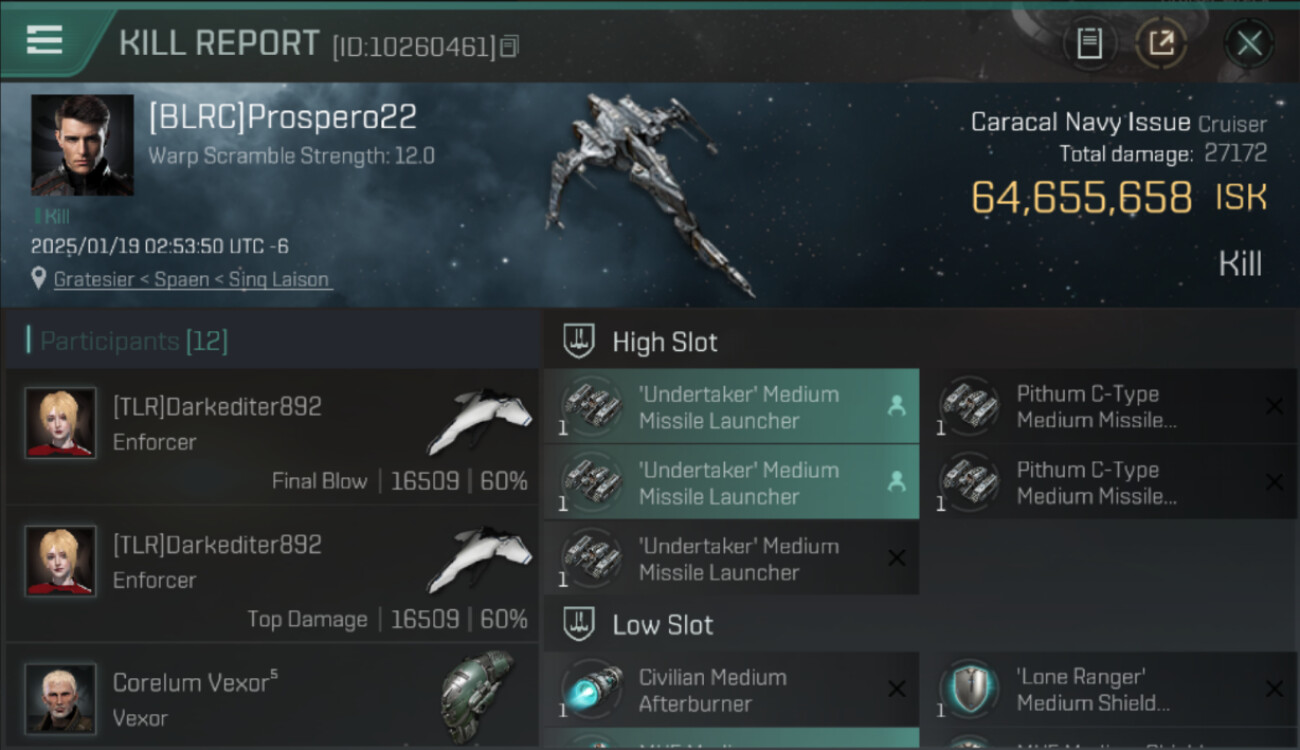Copy the kill report ID
1300x750 pixels.
510,46
